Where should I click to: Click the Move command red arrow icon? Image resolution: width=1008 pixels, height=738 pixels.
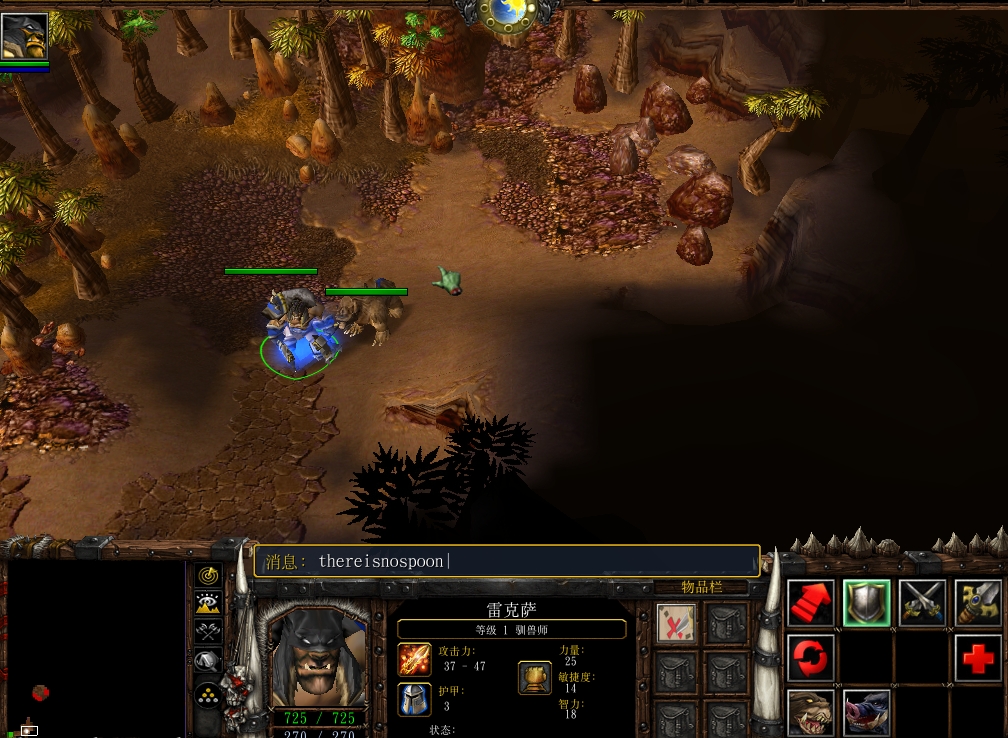pyautogui.click(x=810, y=604)
